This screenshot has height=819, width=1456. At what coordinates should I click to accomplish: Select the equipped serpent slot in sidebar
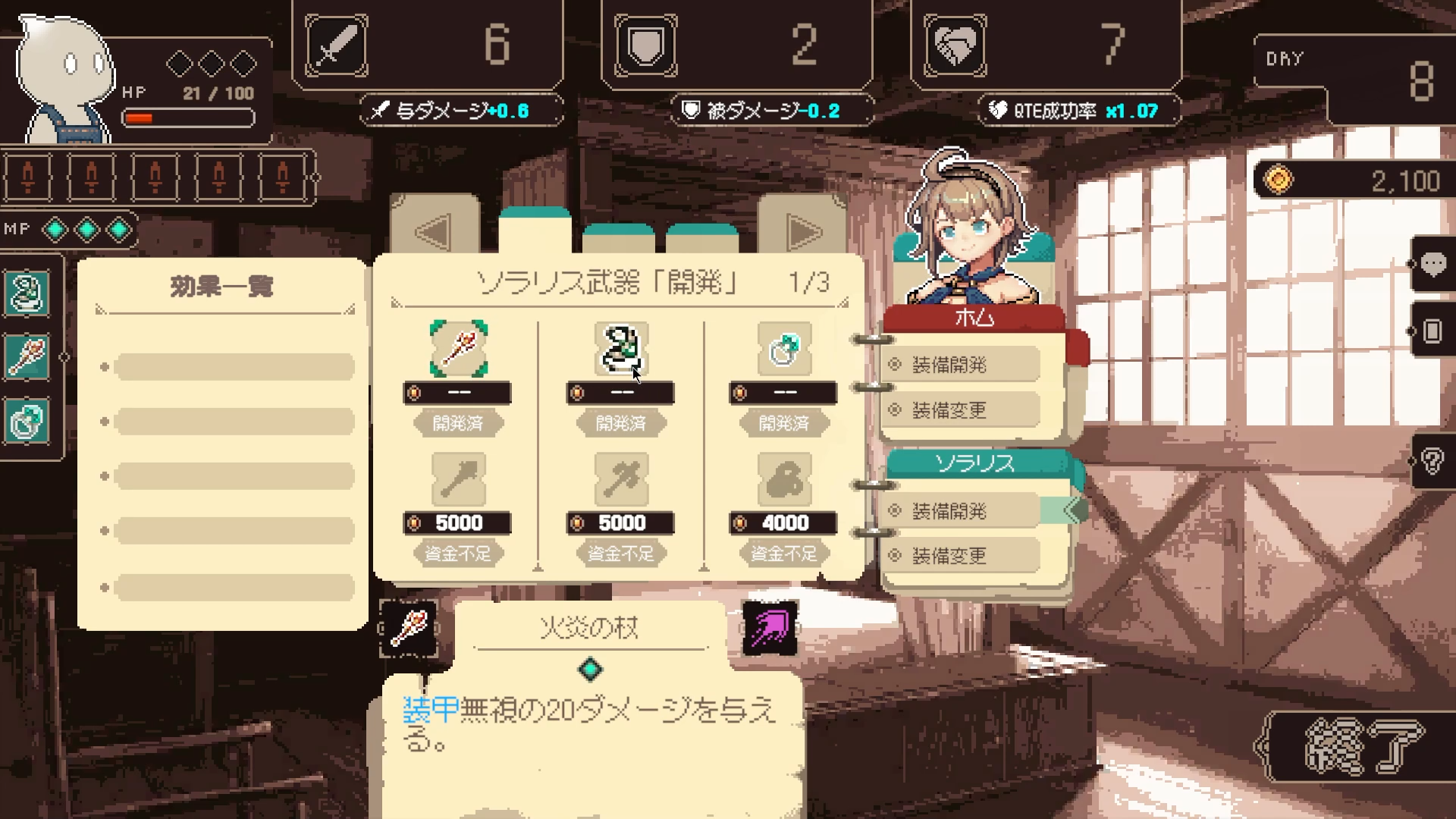pyautogui.click(x=28, y=293)
